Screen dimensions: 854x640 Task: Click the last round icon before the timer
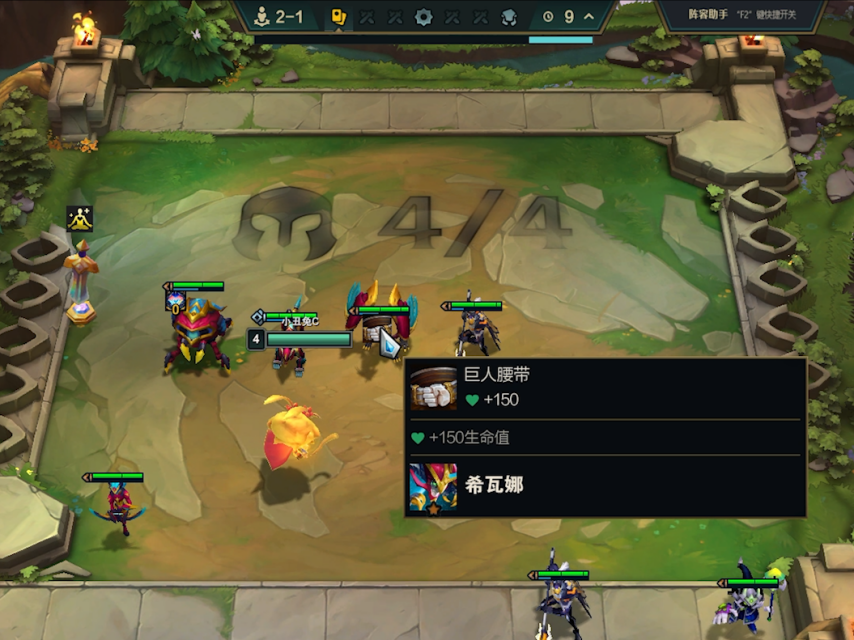pos(508,17)
